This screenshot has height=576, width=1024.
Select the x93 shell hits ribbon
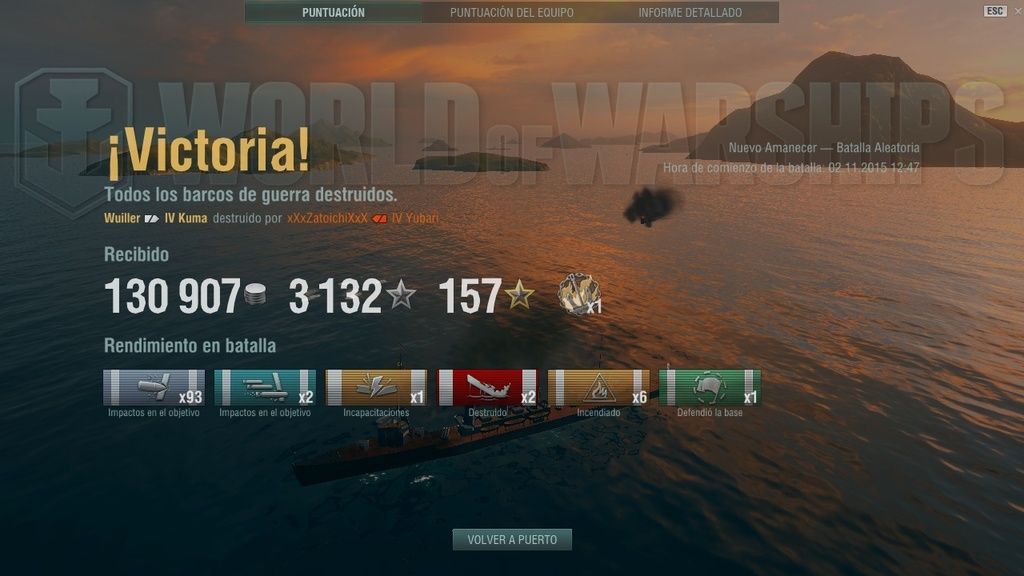tap(154, 388)
